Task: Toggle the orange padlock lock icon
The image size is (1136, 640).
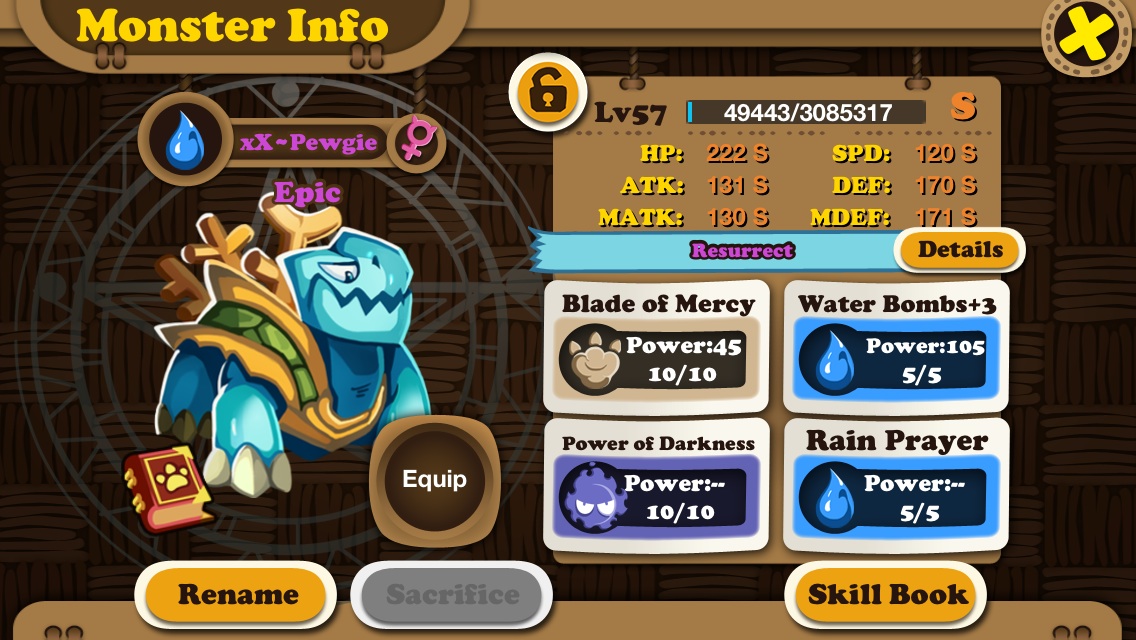Action: [547, 93]
